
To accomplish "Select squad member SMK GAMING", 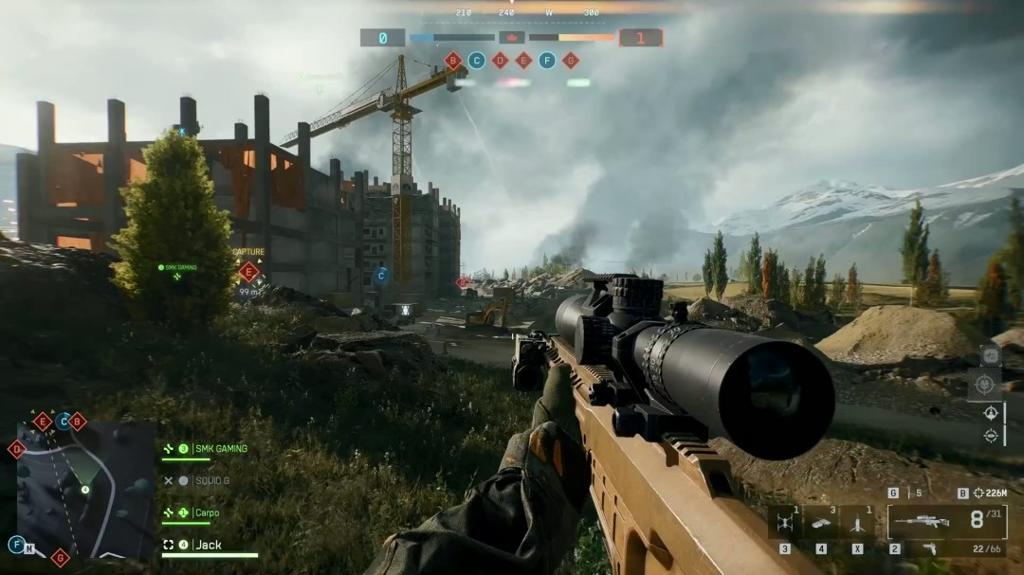I will (219, 449).
